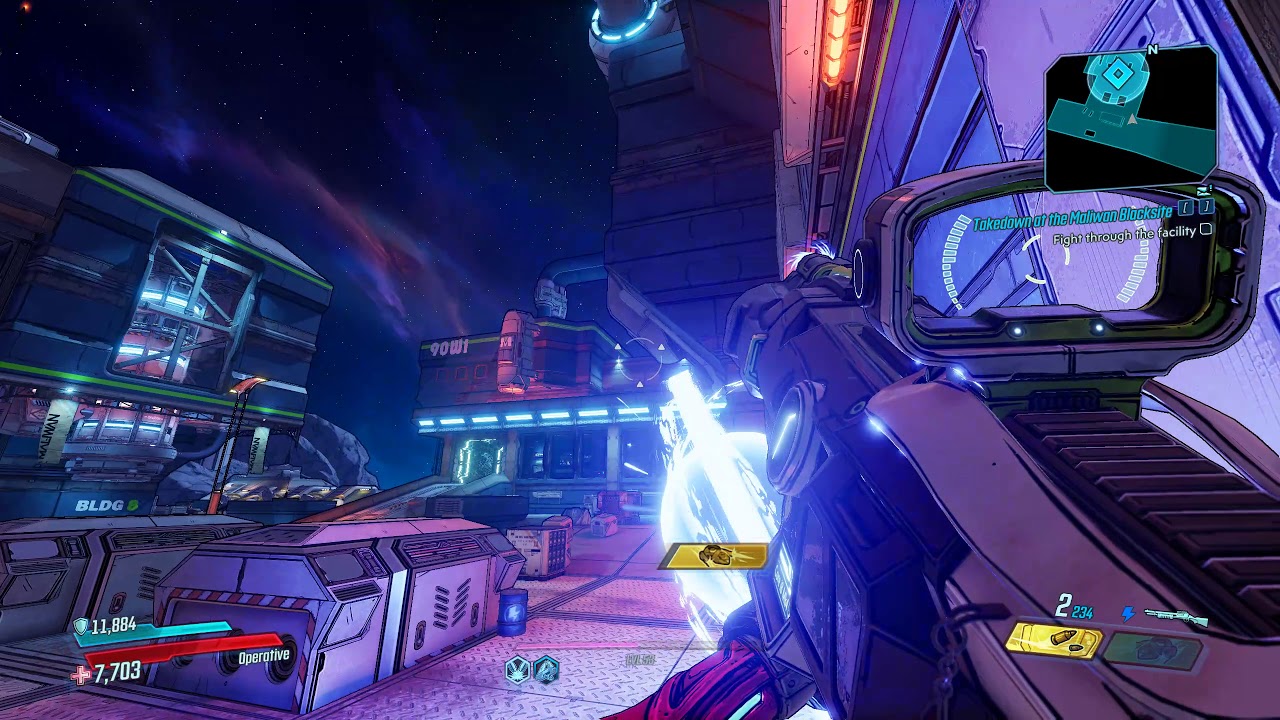Activate the right hexagonal action skill icon
The width and height of the screenshot is (1280, 720).
pos(545,669)
